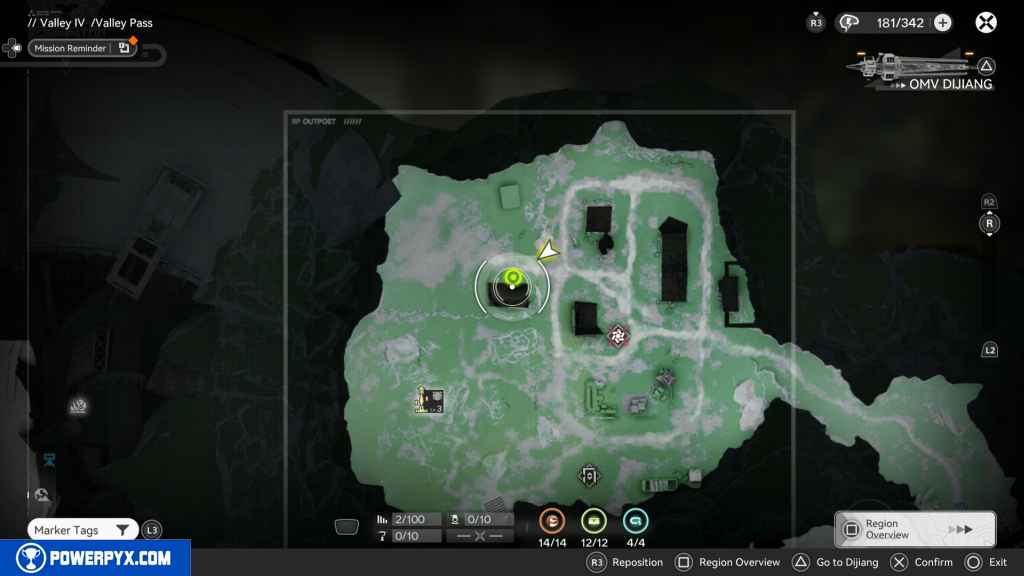The height and width of the screenshot is (576, 1024).
Task: Select the yellow facility marker on map
Action: [x=430, y=402]
